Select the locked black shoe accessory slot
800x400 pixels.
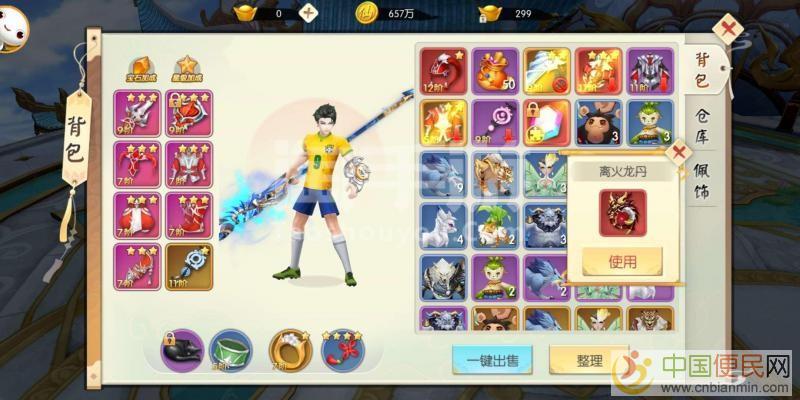[x=182, y=349]
